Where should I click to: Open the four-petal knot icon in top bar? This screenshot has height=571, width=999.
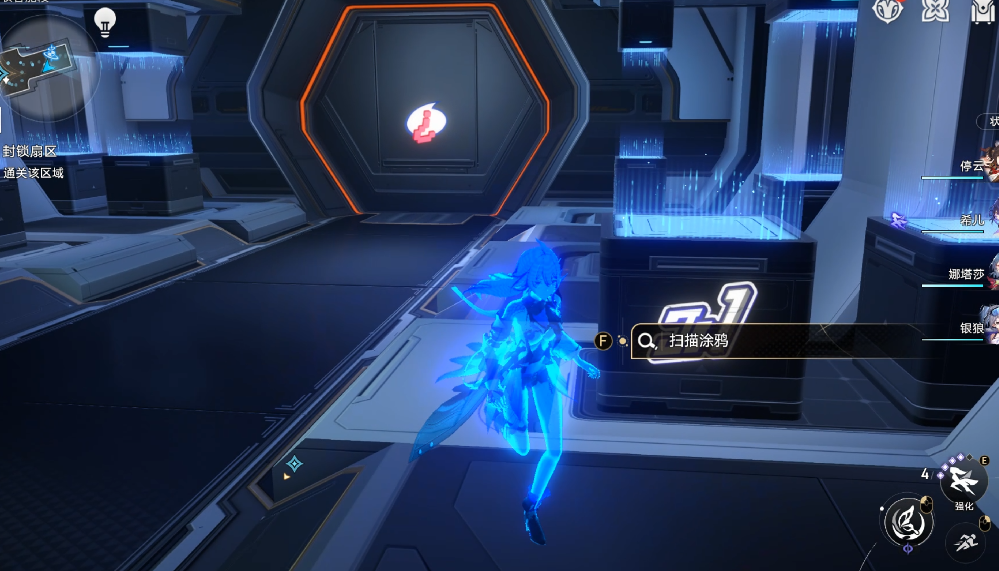pos(936,10)
